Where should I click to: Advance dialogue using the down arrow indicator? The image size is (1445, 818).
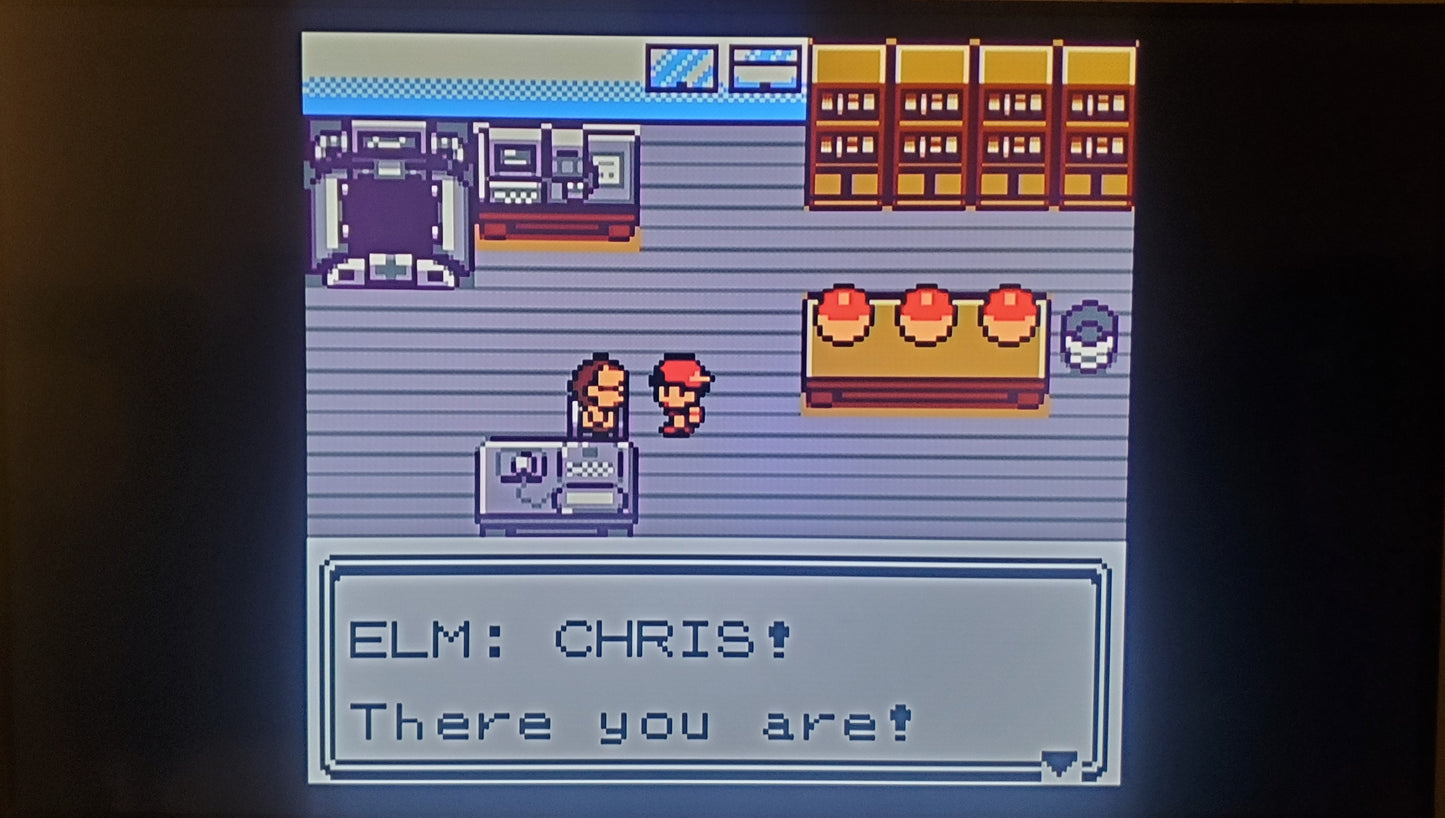(x=1059, y=764)
